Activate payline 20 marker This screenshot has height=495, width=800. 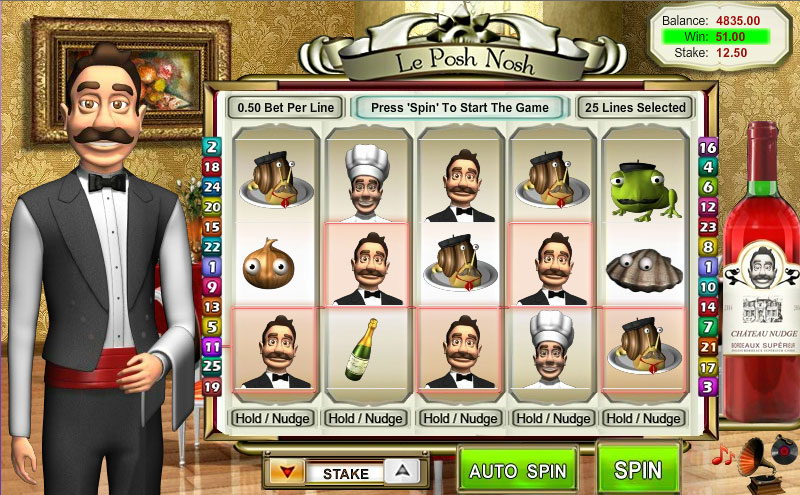point(212,206)
